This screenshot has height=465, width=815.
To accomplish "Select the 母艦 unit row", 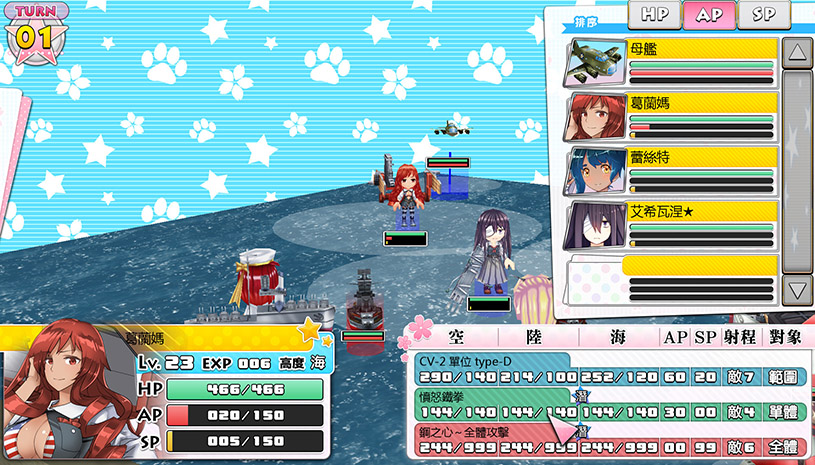I will coord(672,63).
